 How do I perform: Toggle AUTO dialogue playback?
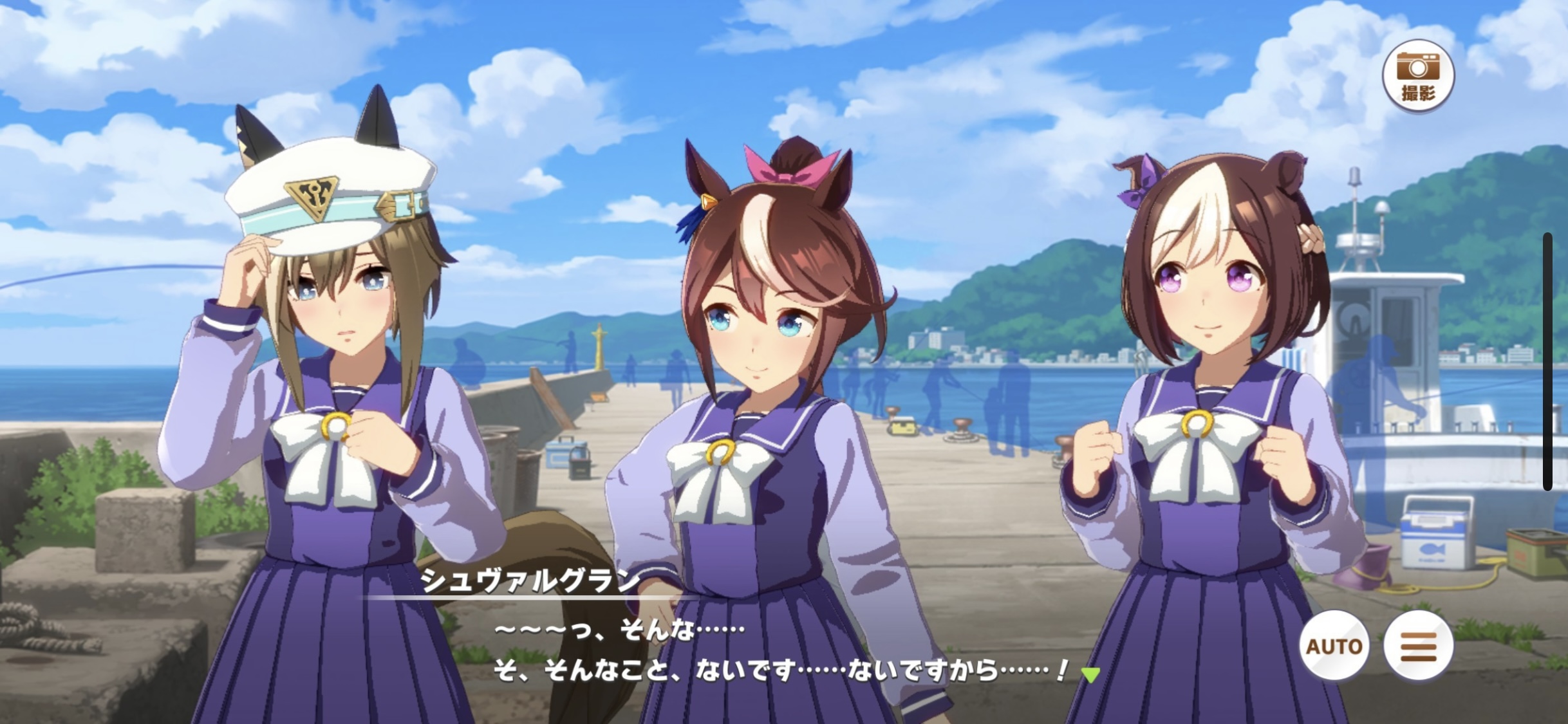(1334, 645)
